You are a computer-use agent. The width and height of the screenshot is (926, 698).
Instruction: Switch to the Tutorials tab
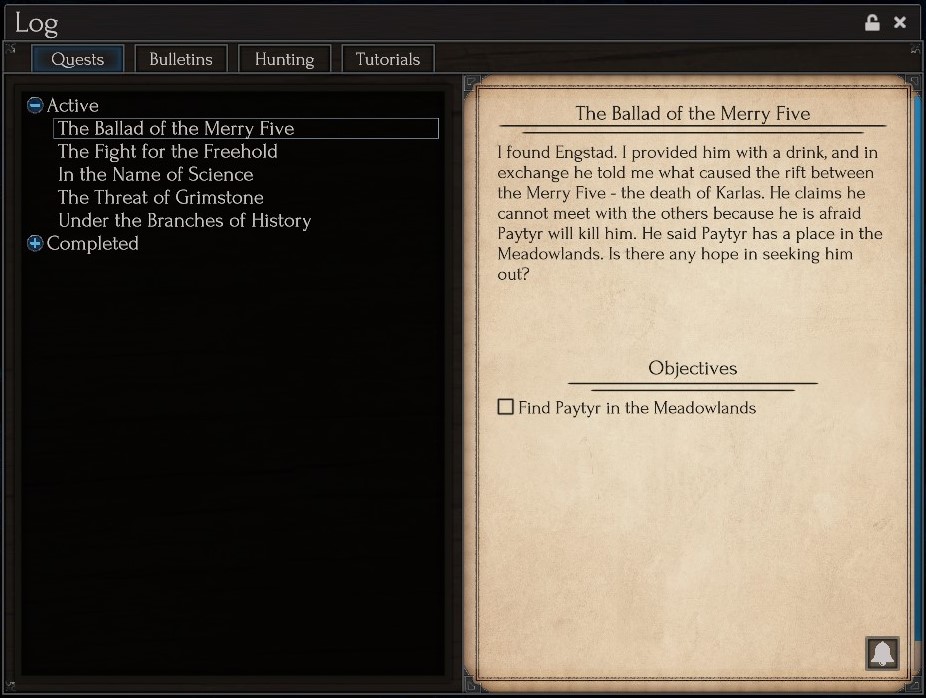tap(388, 59)
